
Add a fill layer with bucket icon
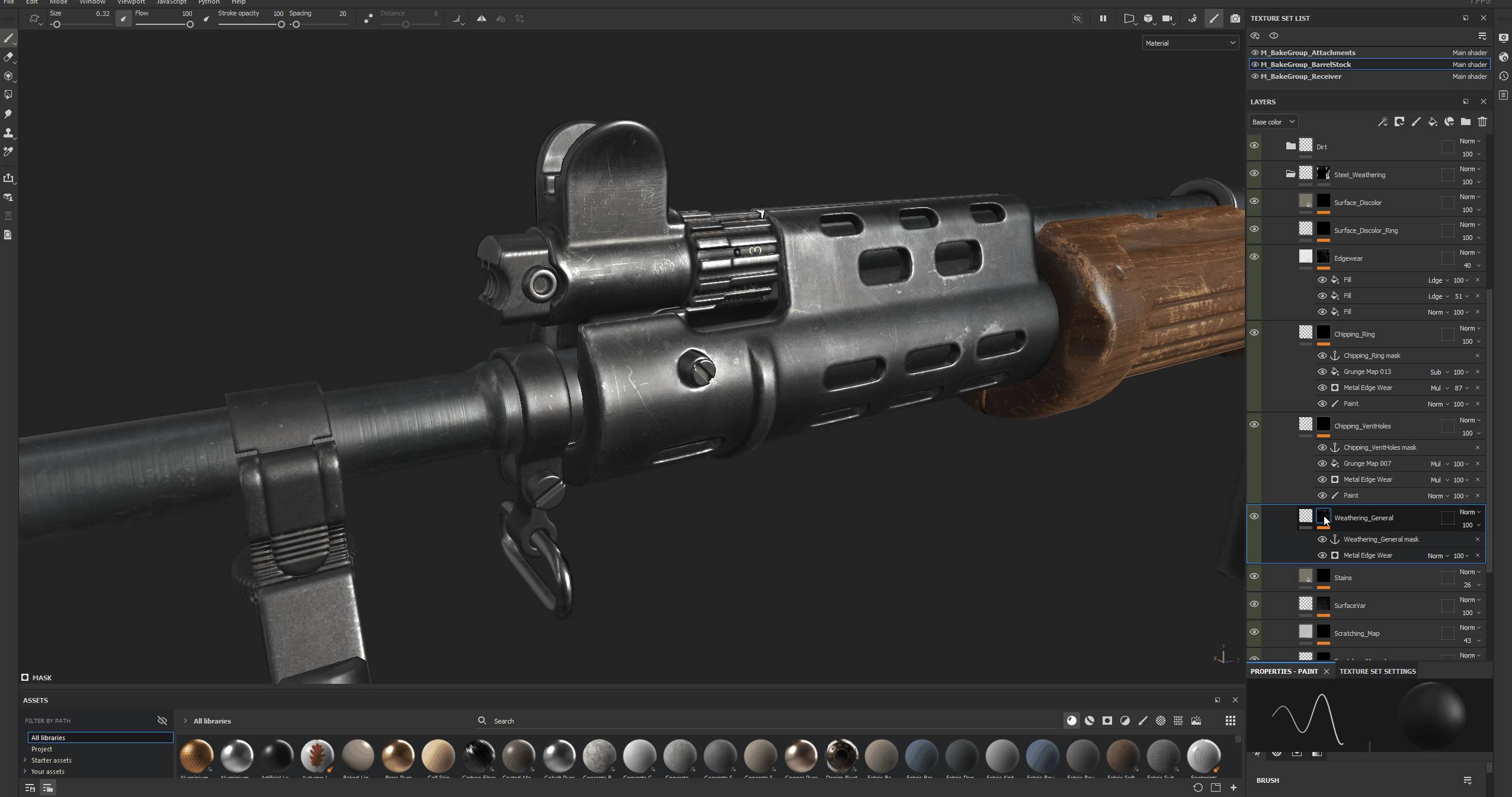coord(1433,121)
